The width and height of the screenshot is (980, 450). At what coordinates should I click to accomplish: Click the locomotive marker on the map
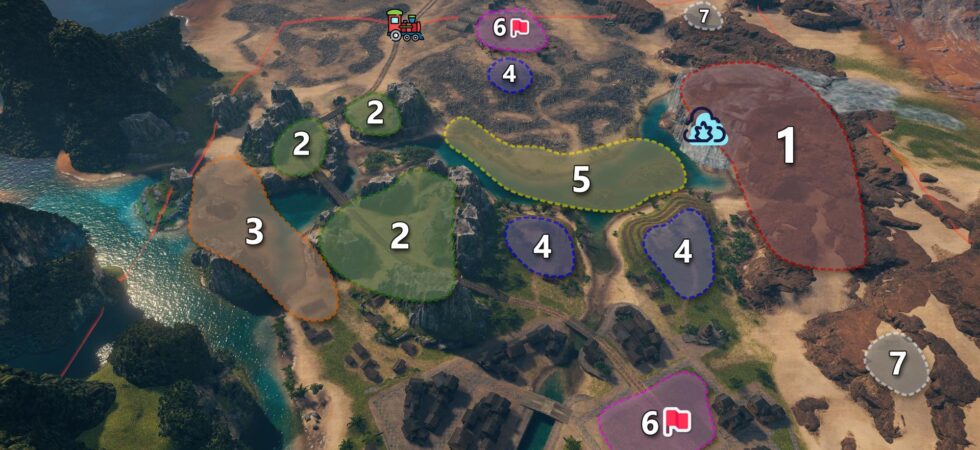(405, 25)
